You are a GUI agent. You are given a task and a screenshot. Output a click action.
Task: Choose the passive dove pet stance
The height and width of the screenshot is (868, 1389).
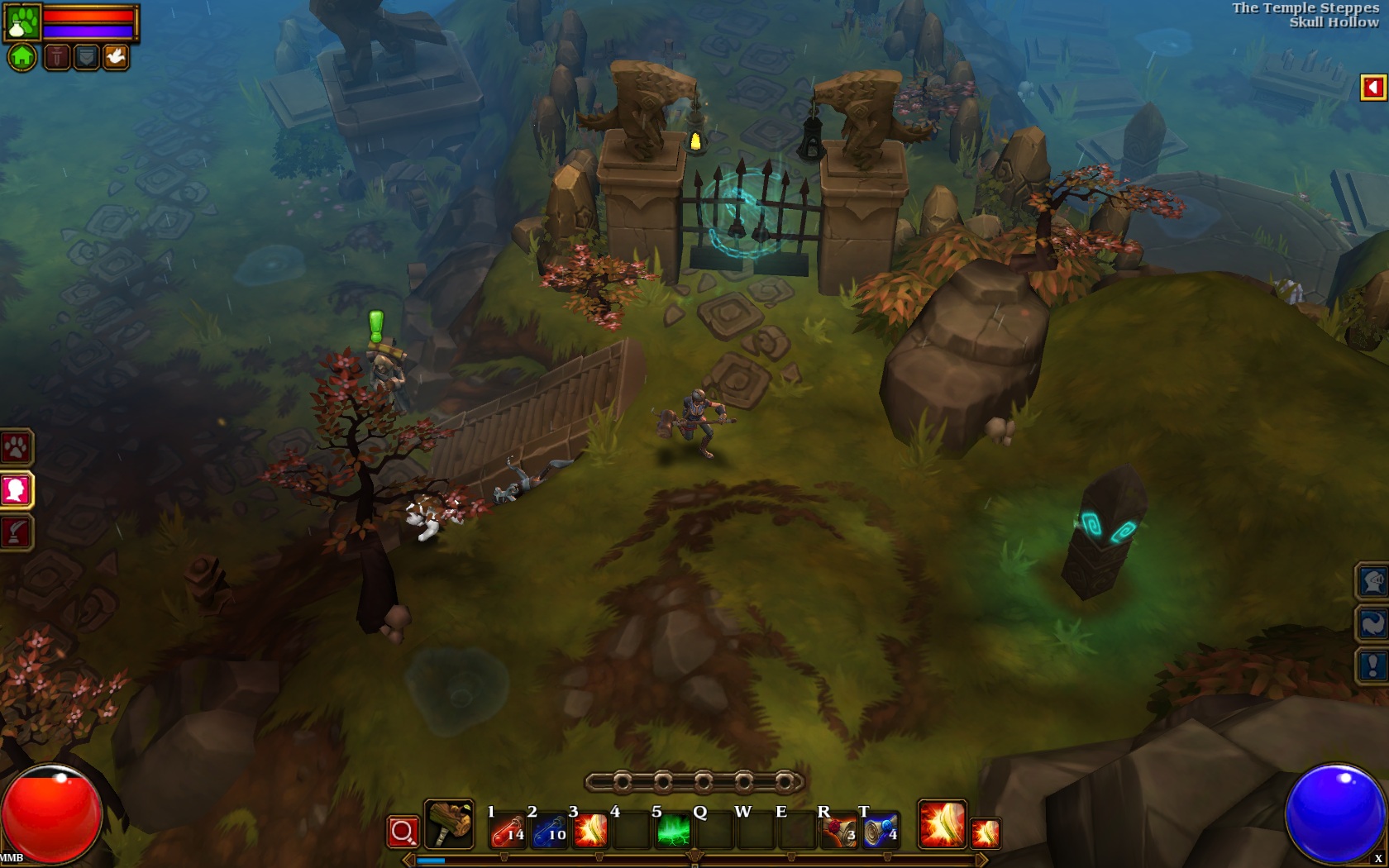[116, 57]
